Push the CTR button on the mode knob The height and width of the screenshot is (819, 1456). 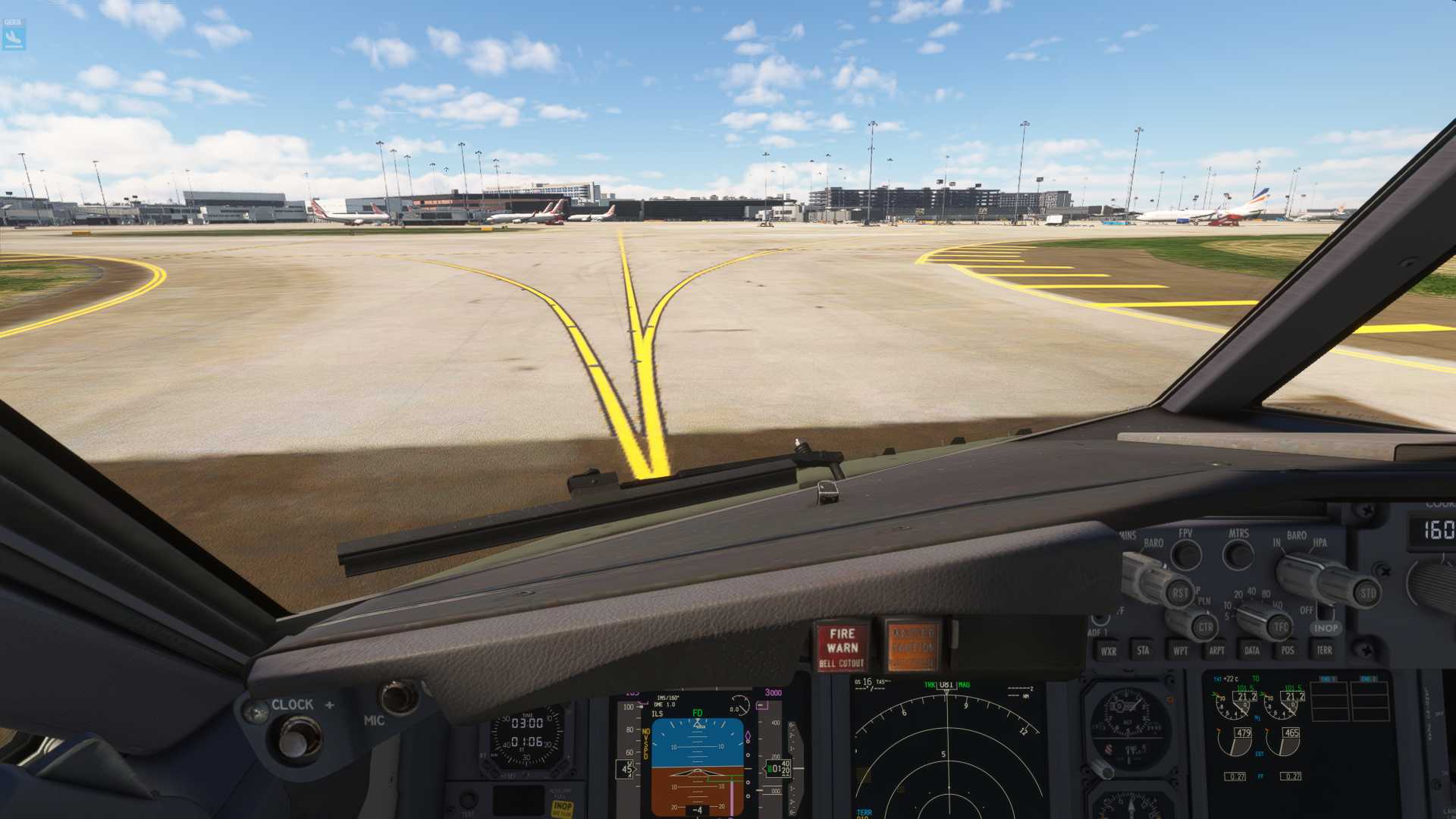click(1205, 627)
